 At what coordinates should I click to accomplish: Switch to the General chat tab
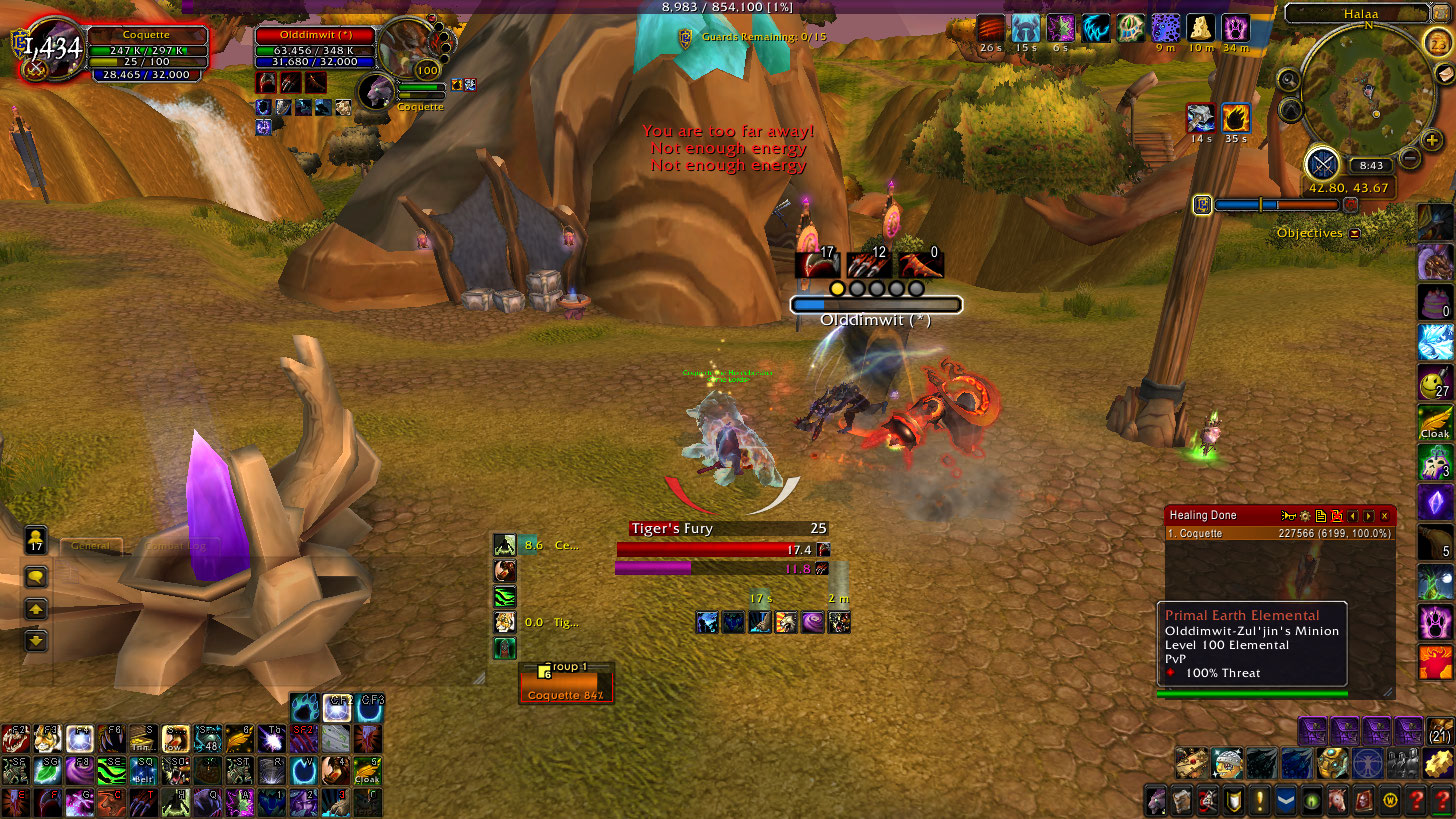[x=91, y=546]
